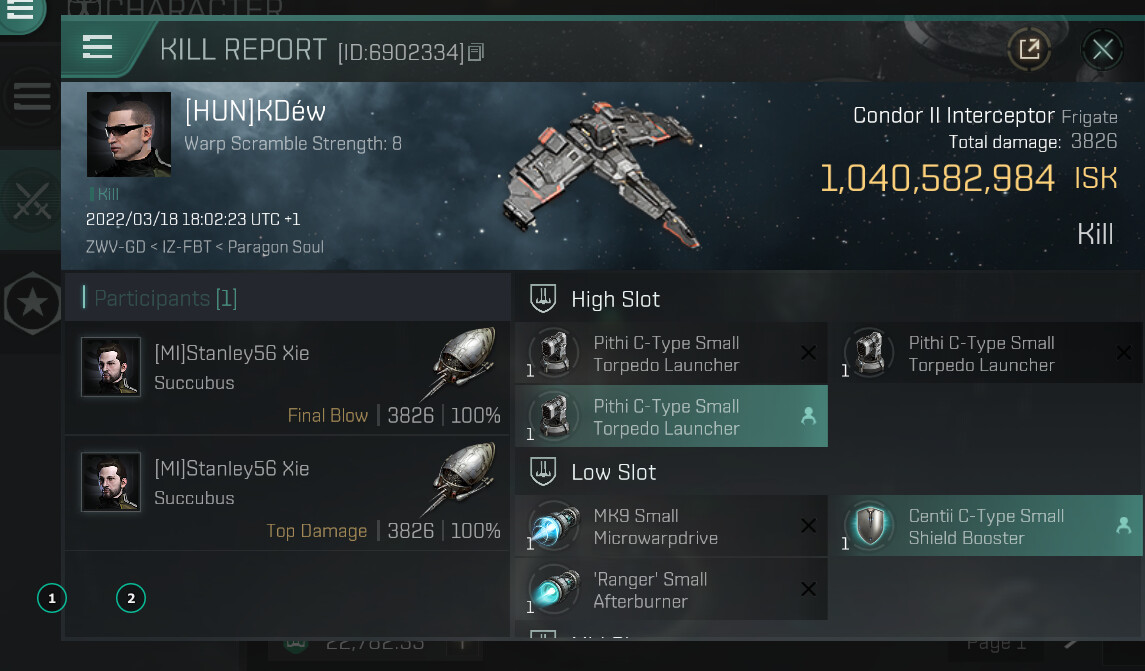This screenshot has width=1145, height=671.
Task: View [HUN]KDéw's character portrait
Action: click(128, 134)
